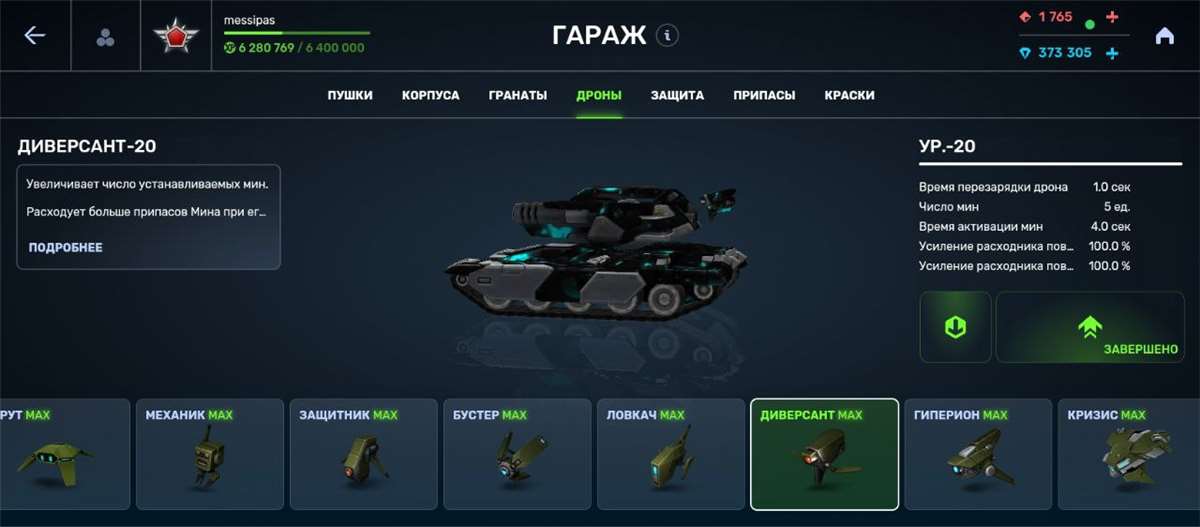1200x527 pixels.
Task: Show the garage info tooltip icon
Action: tap(667, 36)
